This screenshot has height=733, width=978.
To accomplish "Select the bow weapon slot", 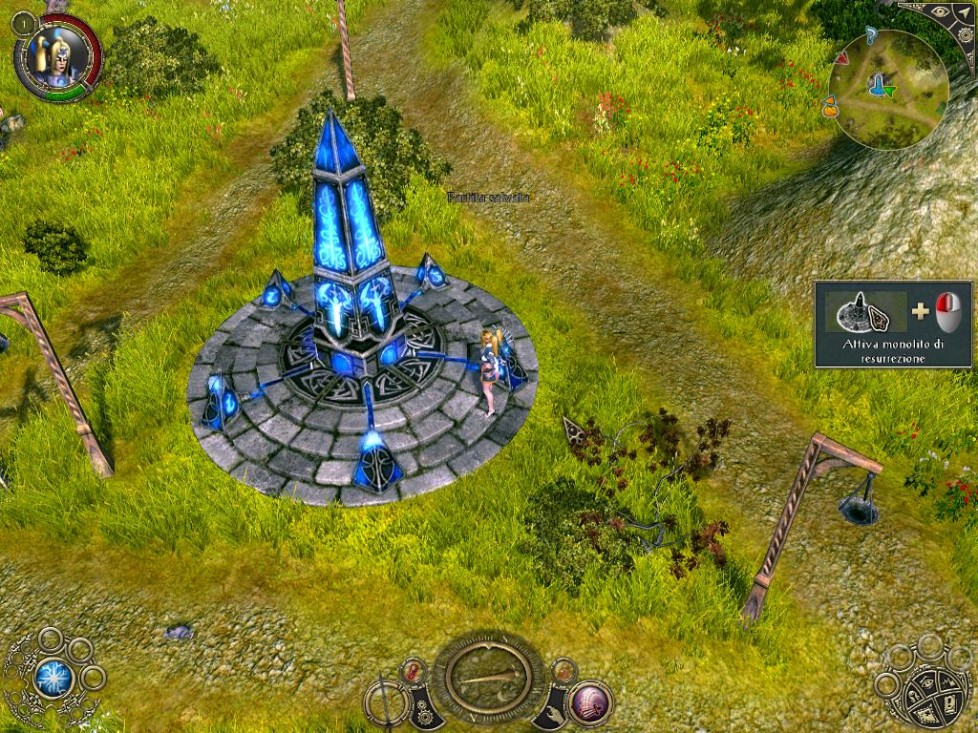I will click(387, 702).
